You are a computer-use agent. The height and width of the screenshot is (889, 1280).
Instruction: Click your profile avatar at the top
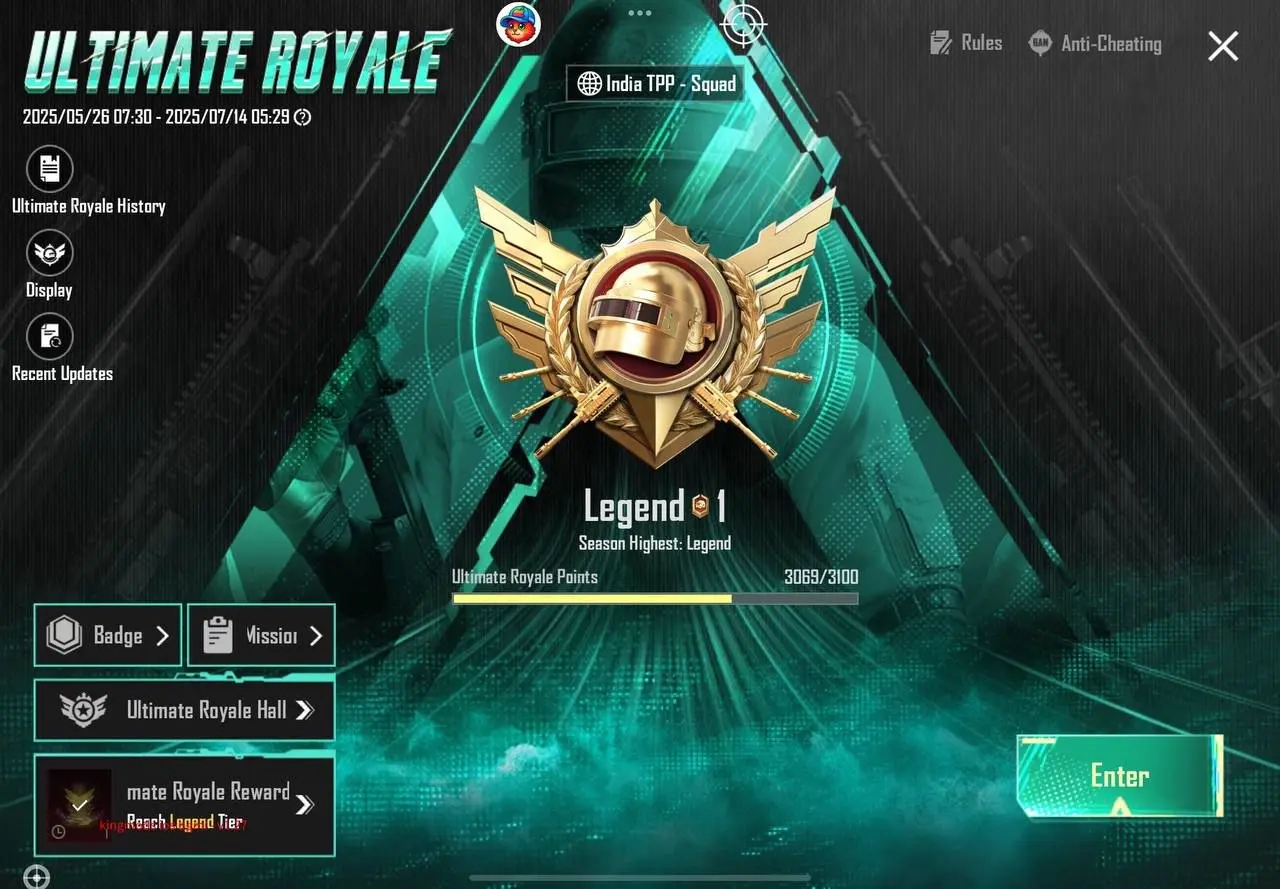pos(518,25)
